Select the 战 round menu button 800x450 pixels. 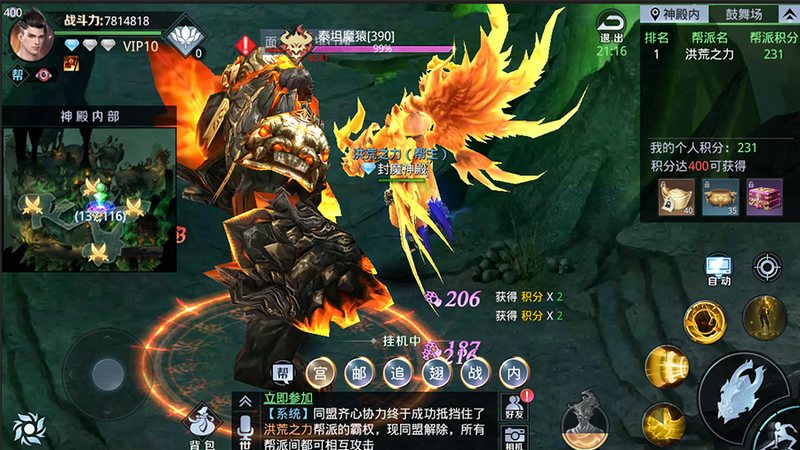point(474,371)
